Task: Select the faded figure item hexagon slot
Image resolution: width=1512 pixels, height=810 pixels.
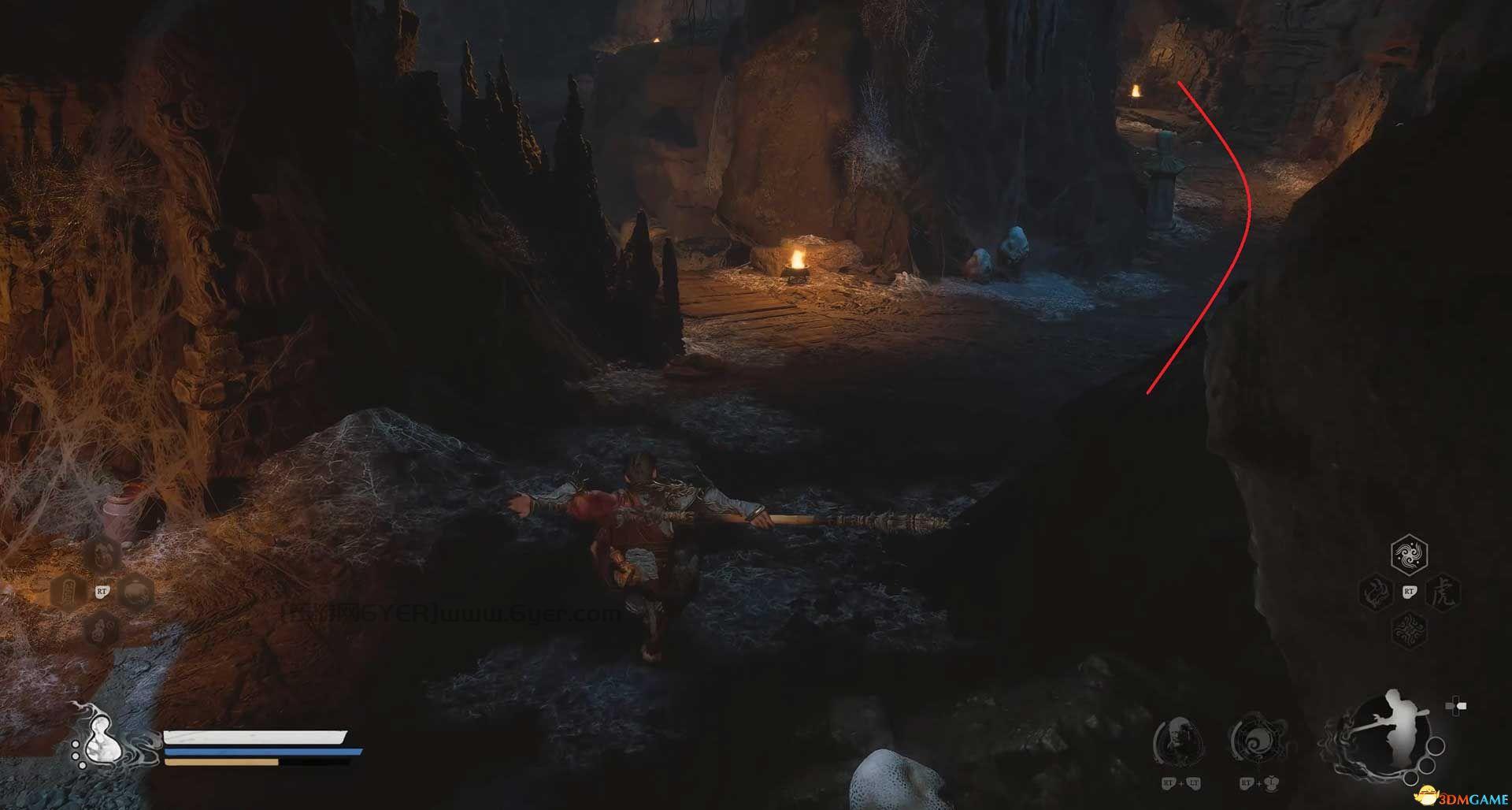Action: click(102, 554)
